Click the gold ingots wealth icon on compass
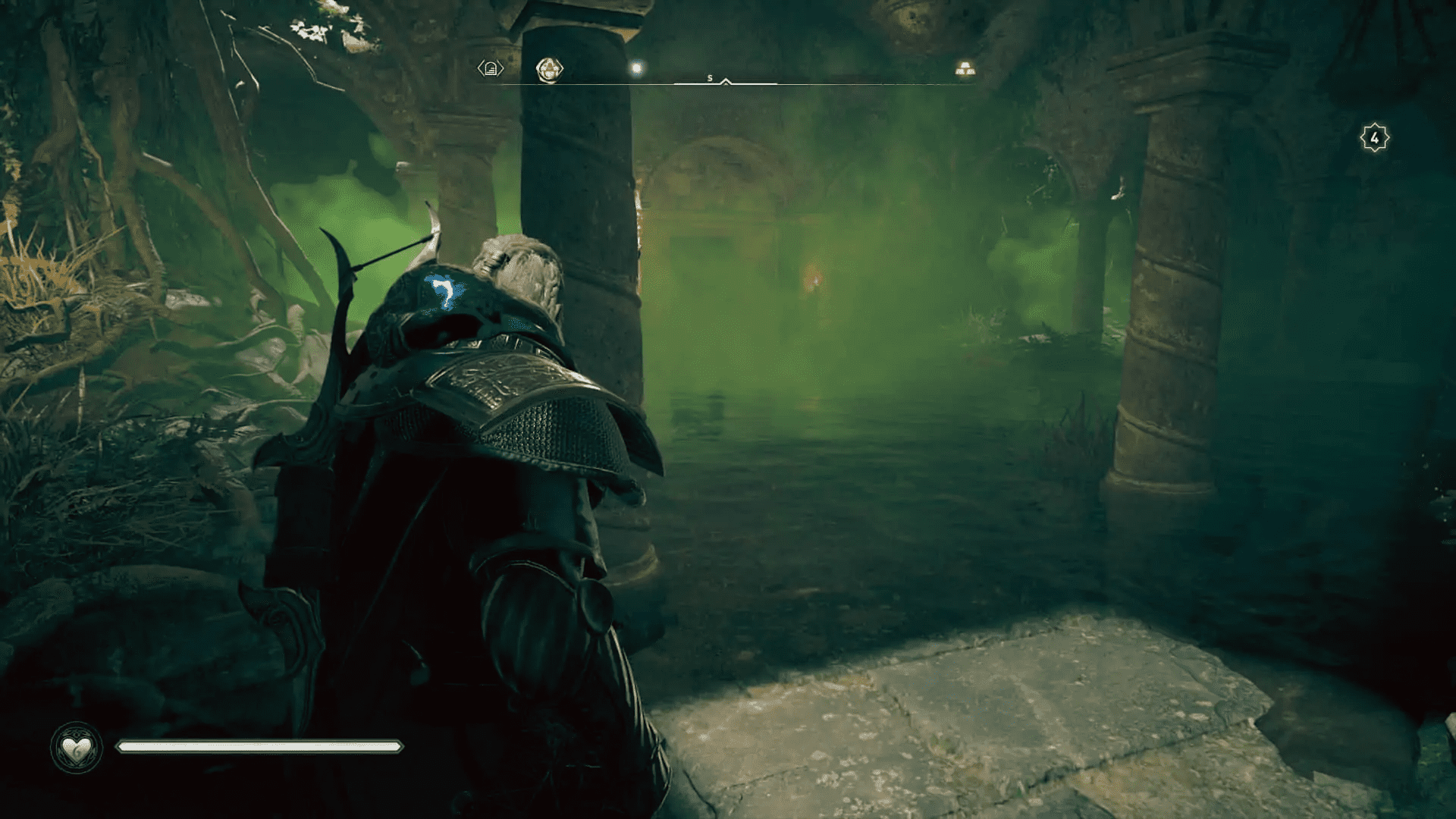Image resolution: width=1456 pixels, height=819 pixels. (x=965, y=67)
